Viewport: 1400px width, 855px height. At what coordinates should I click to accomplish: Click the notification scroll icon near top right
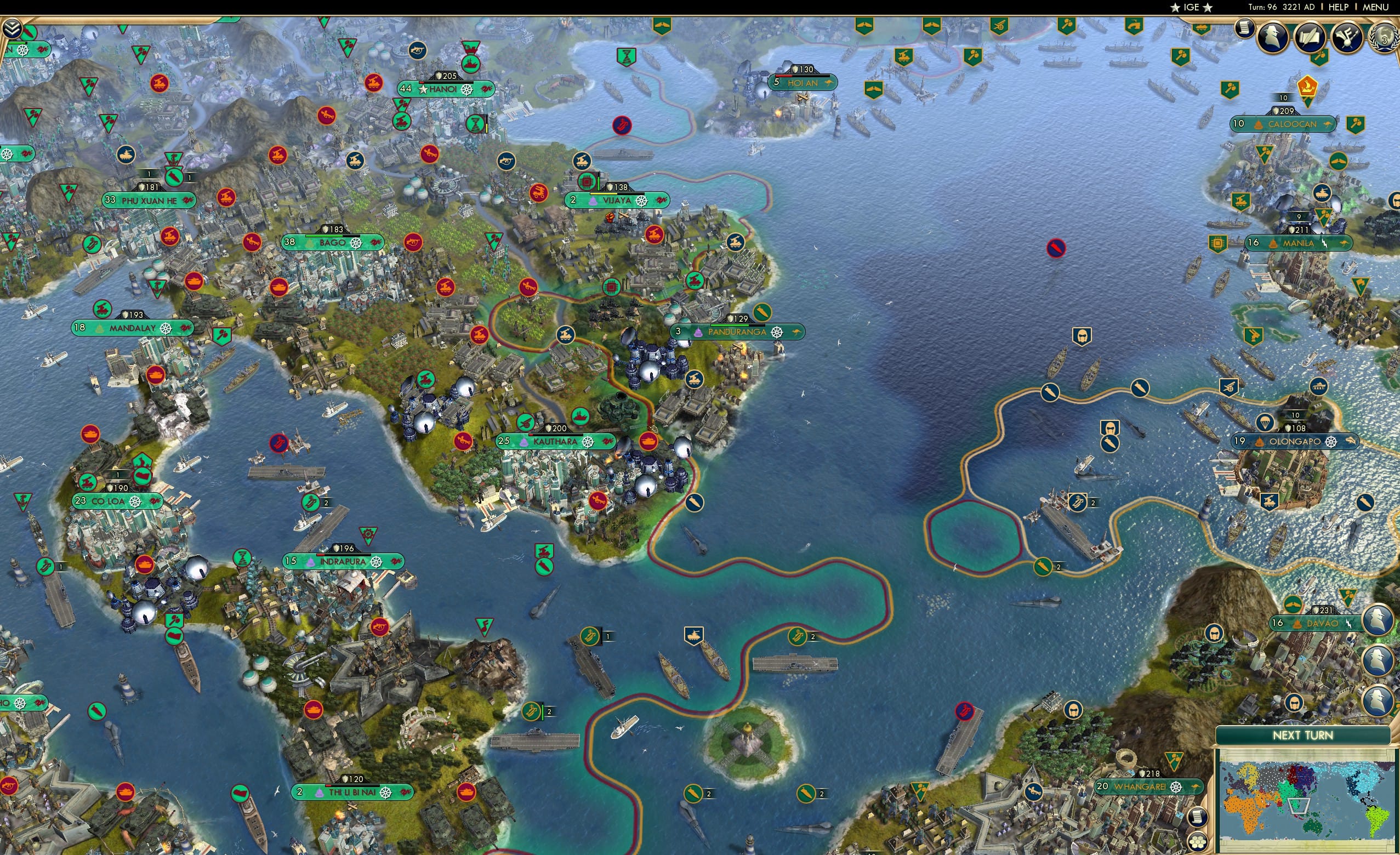(1244, 29)
